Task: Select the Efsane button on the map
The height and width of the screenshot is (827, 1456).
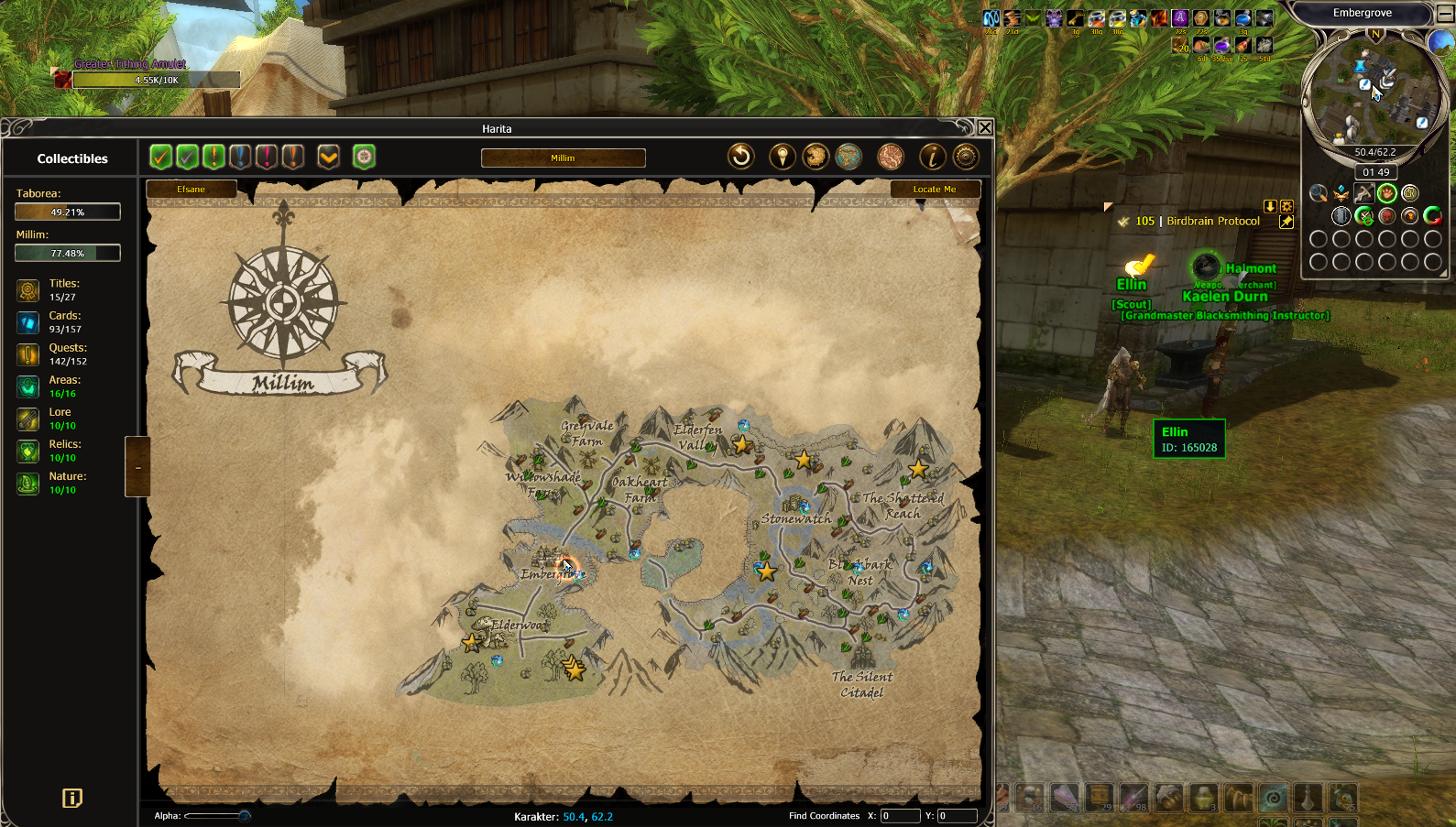Action: coord(192,190)
